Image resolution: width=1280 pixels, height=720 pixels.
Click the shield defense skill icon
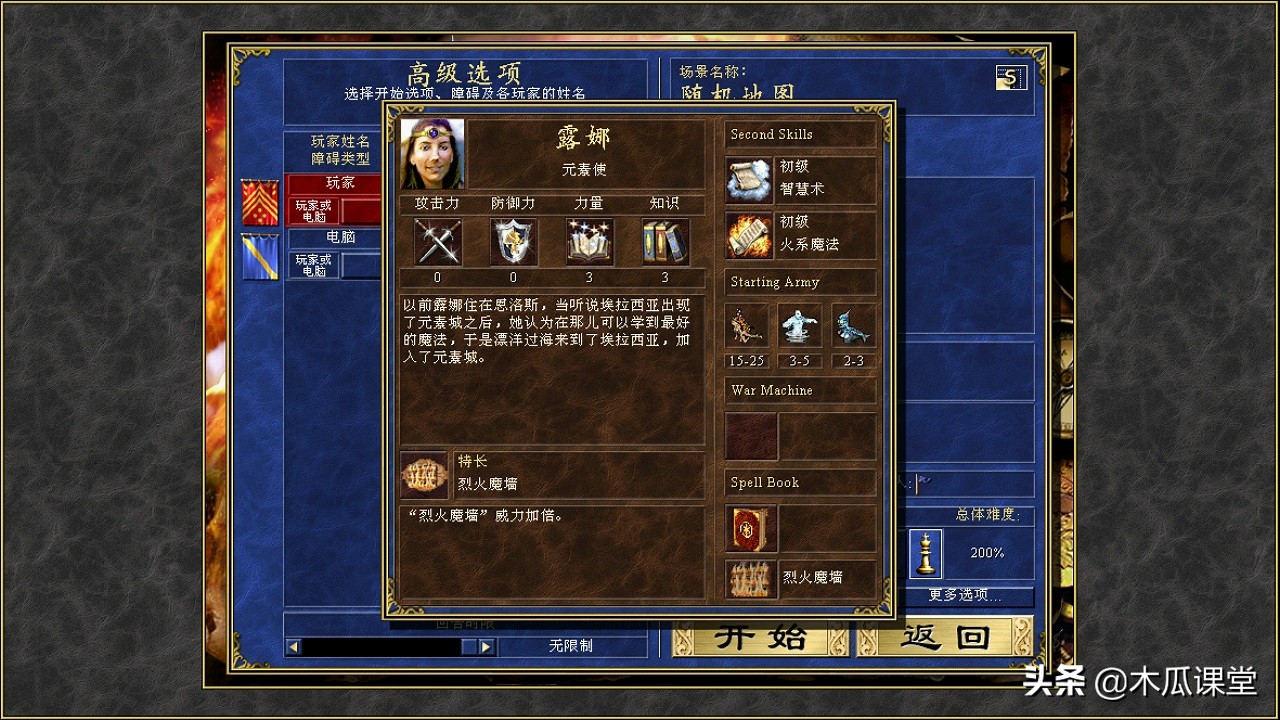click(x=512, y=242)
